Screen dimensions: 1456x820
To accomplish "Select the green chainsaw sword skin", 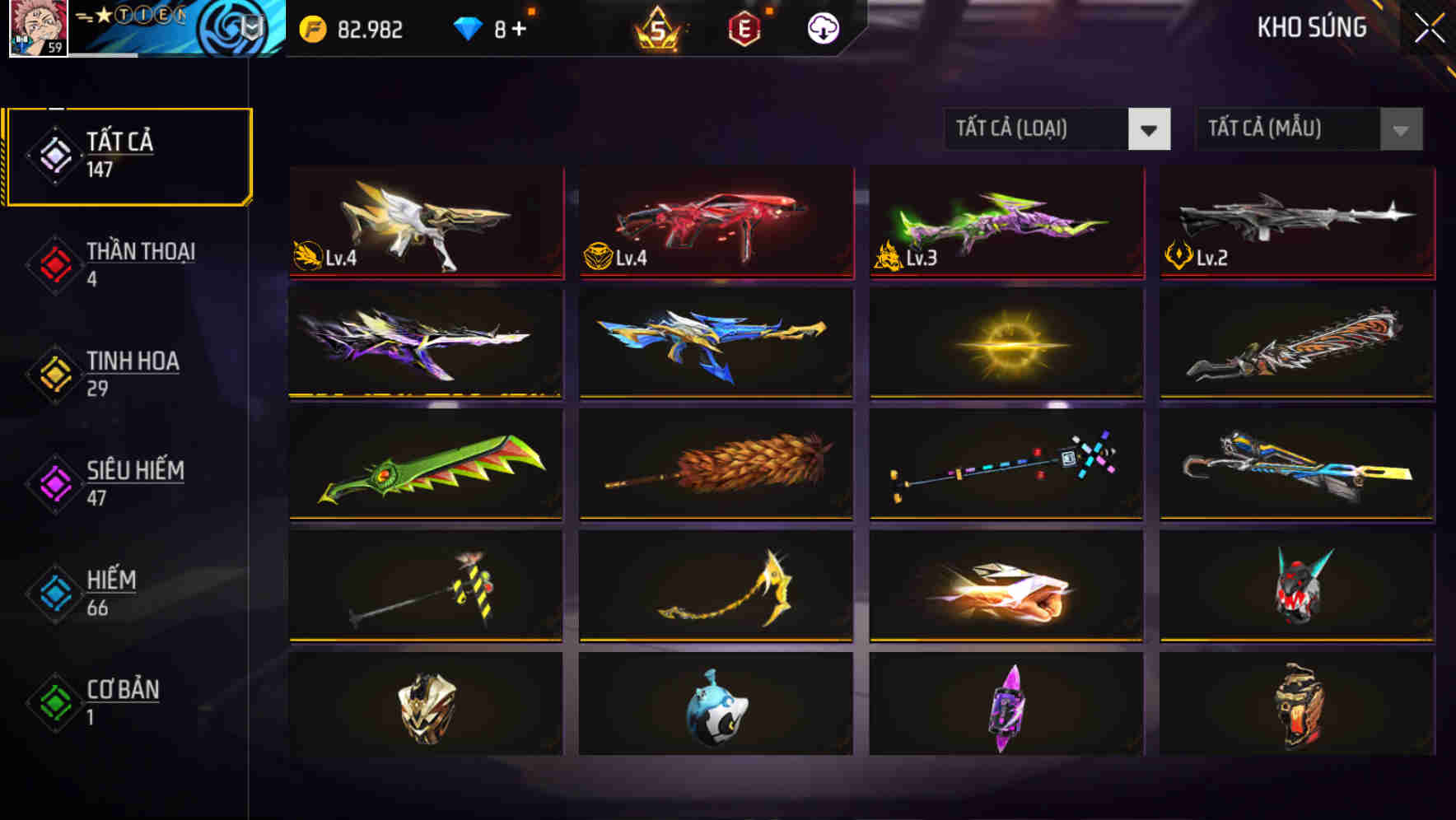I will 425,465.
